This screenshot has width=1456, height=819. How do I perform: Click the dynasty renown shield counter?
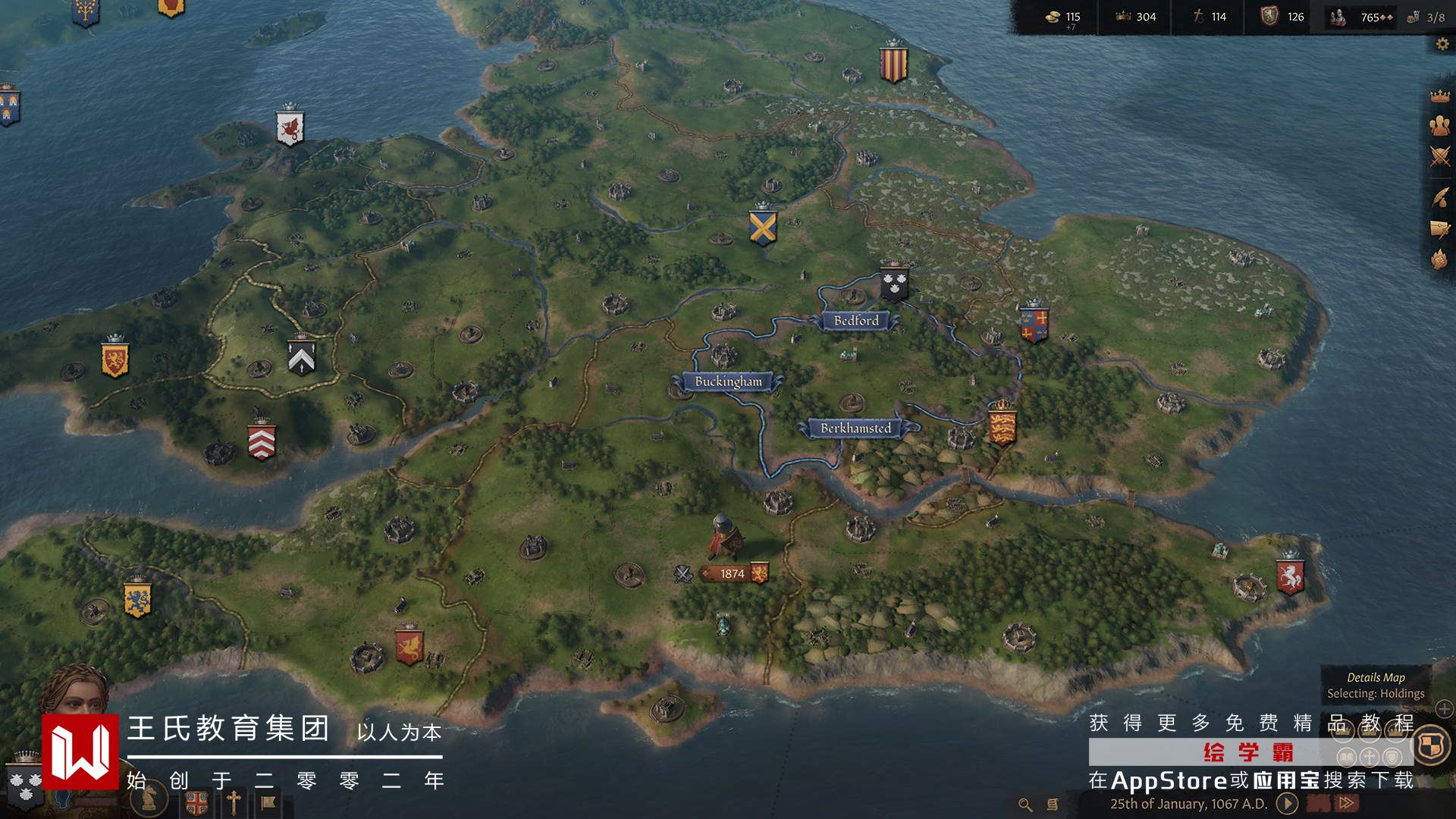[1282, 17]
